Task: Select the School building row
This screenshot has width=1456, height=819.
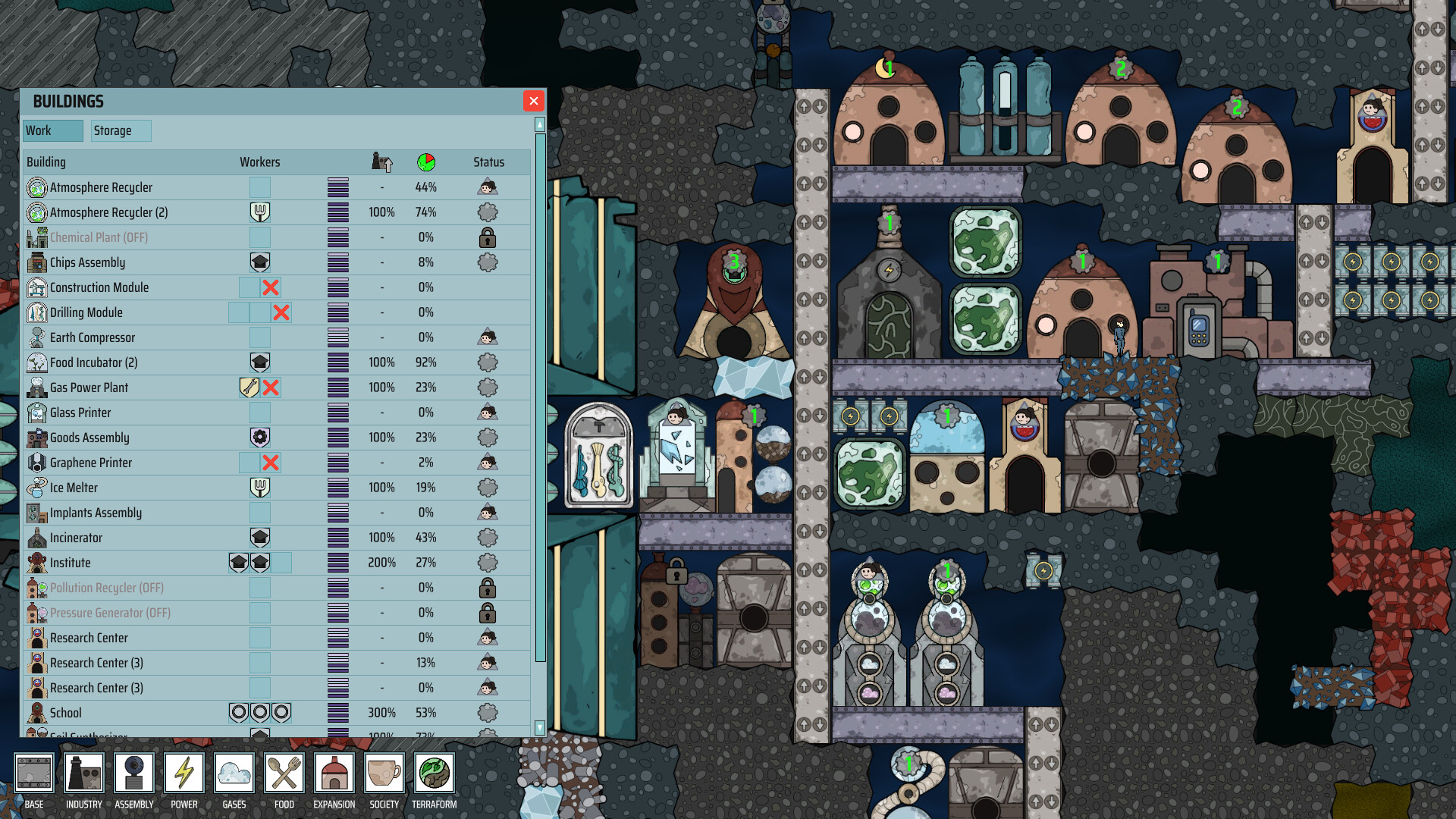Action: pos(67,713)
